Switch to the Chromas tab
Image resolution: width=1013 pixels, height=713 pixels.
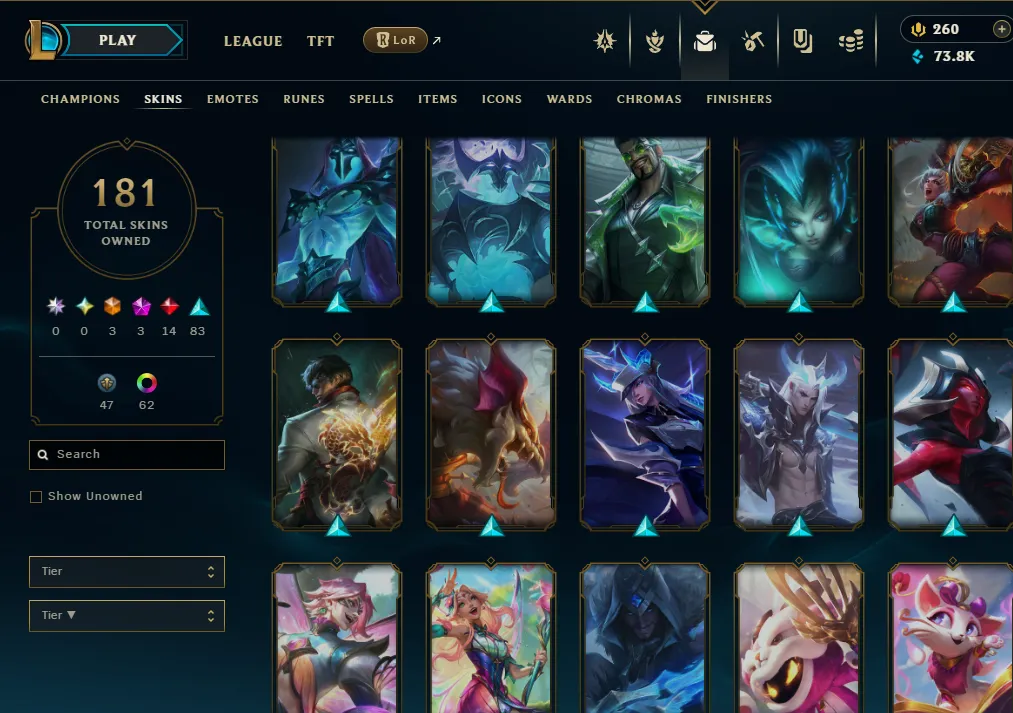(649, 99)
